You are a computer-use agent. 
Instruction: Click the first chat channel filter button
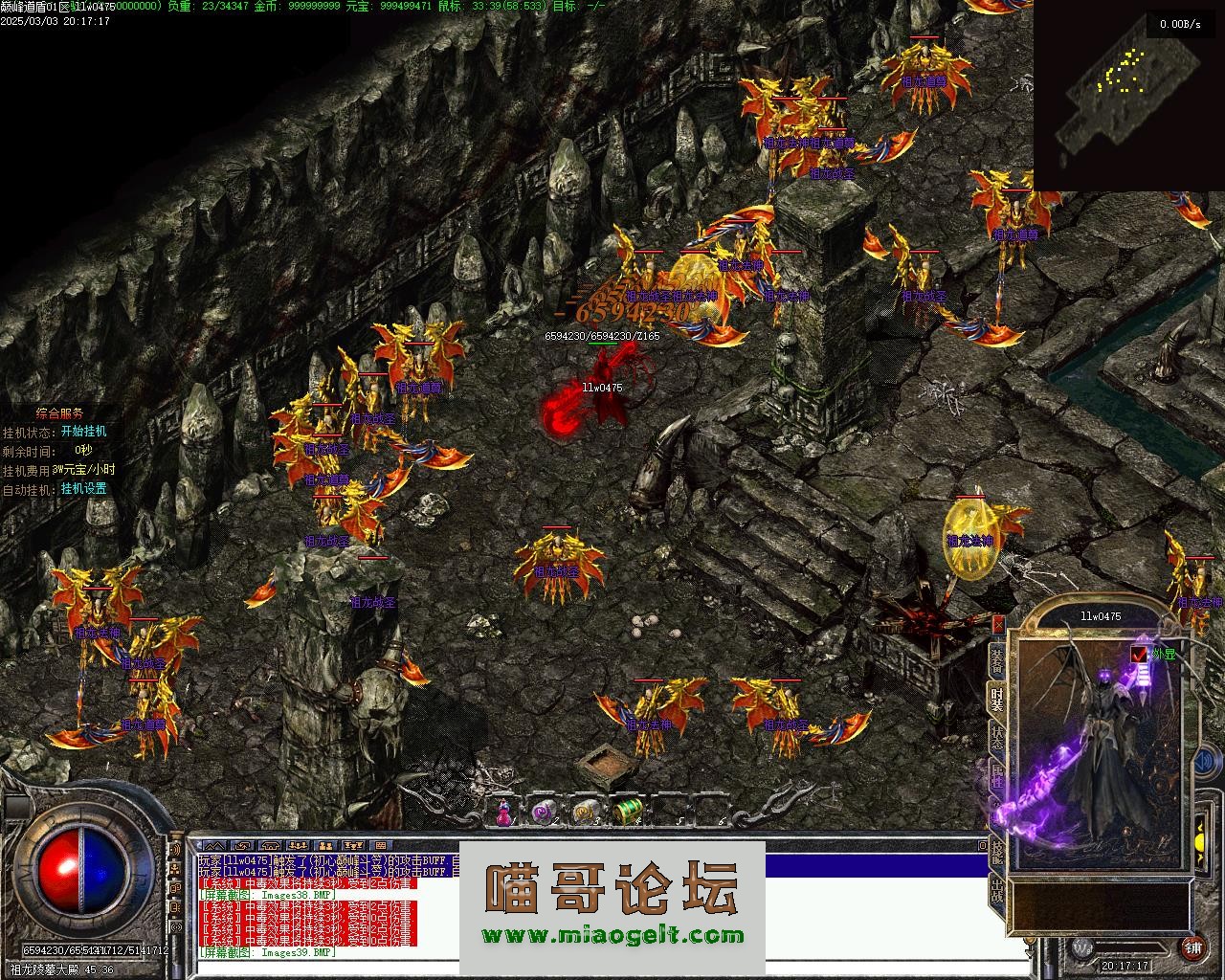(213, 846)
